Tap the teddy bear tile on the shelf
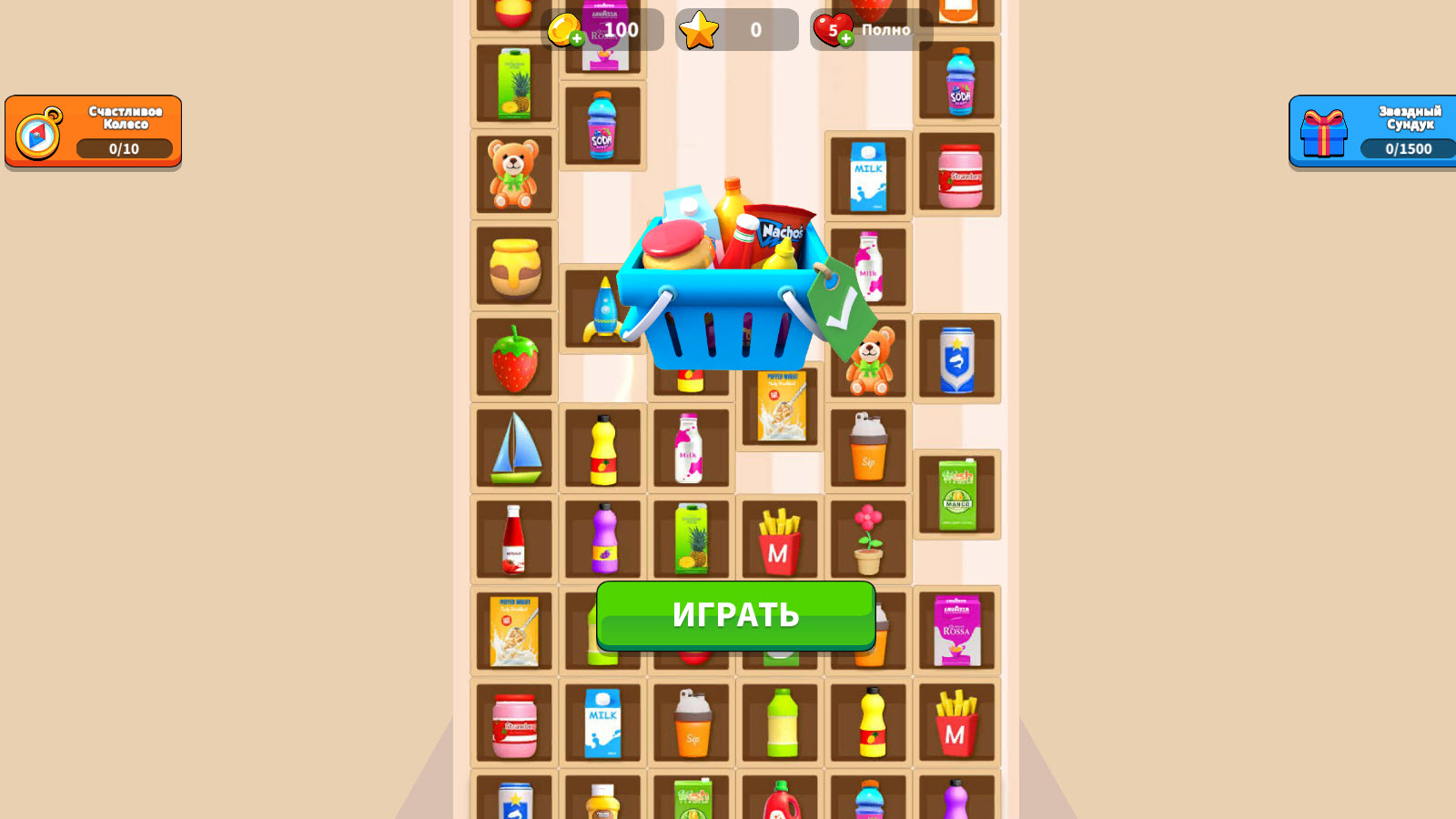1456x819 pixels. click(x=514, y=173)
